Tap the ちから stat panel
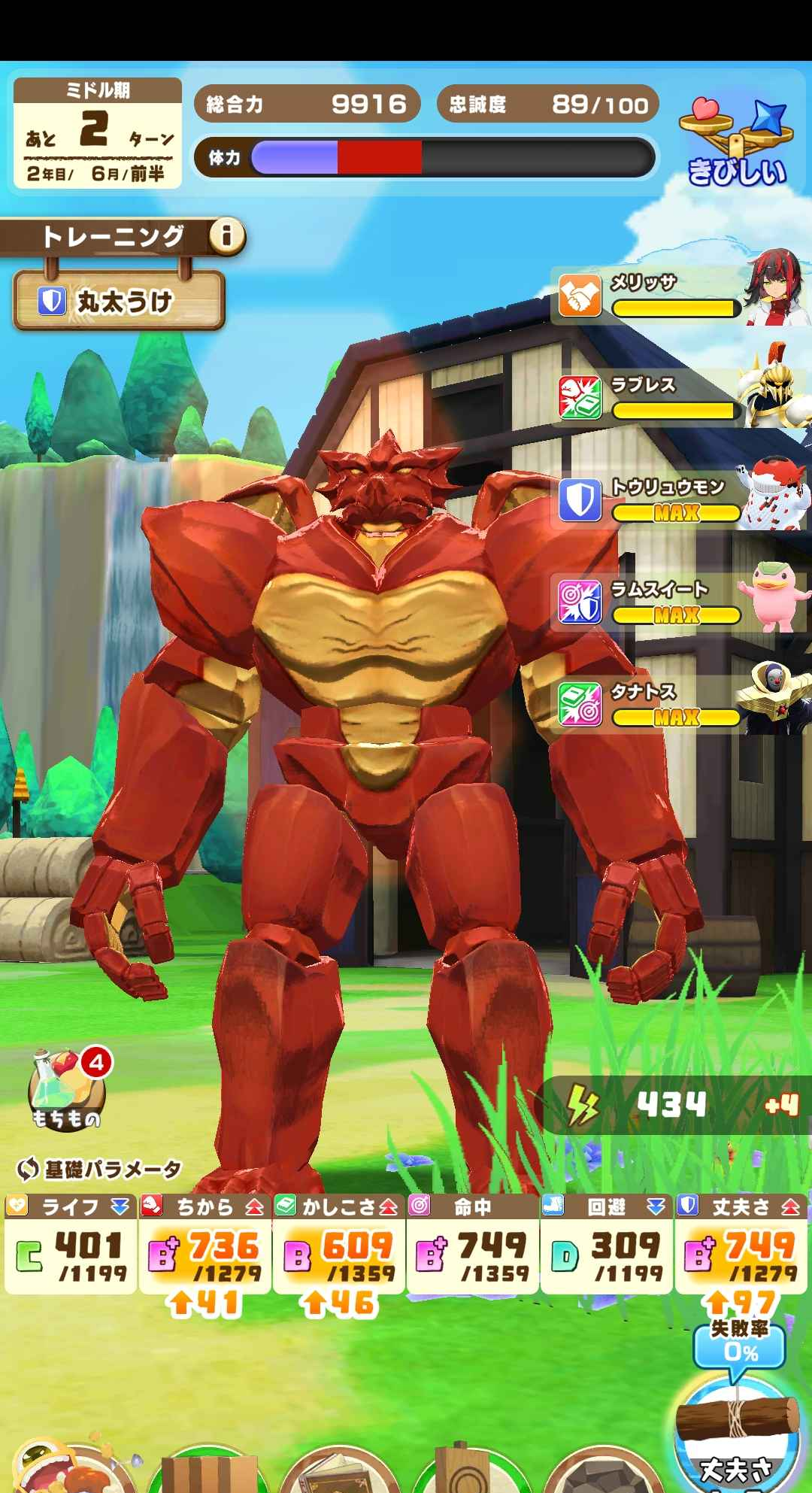Viewport: 812px width, 1493px height. [x=205, y=1245]
